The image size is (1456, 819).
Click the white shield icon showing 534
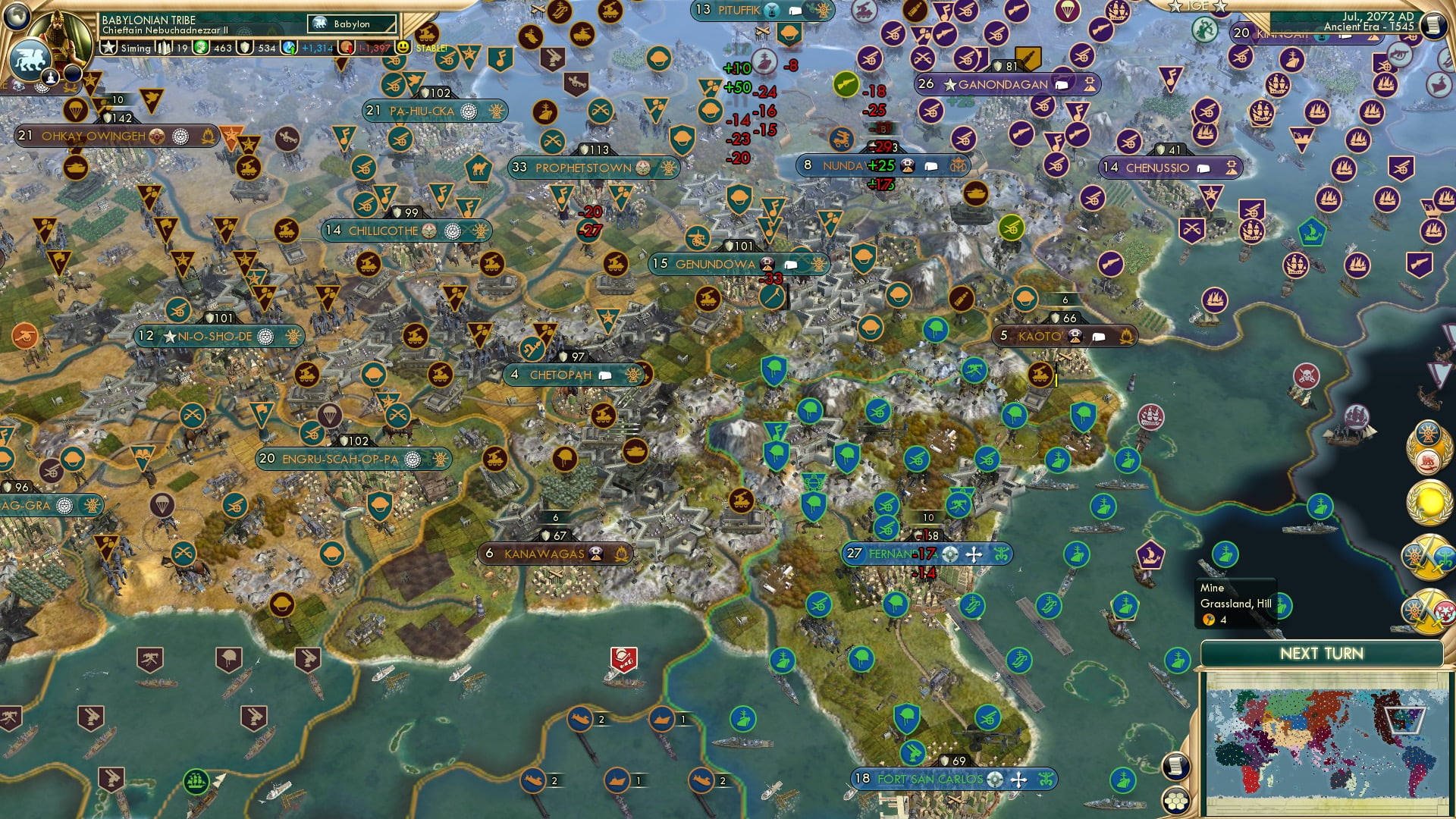coord(243,49)
